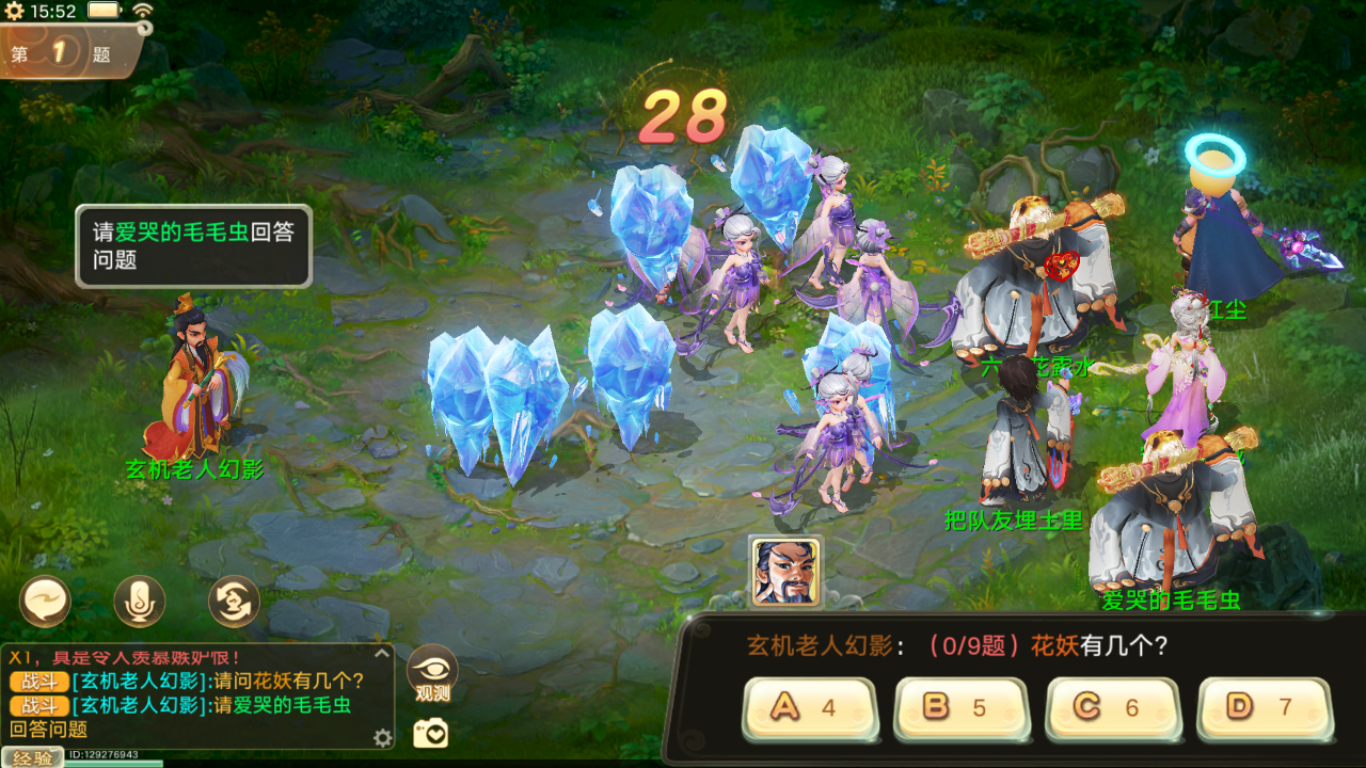Select the 玄机老人 portrait above the question
This screenshot has height=768, width=1366.
tap(785, 572)
